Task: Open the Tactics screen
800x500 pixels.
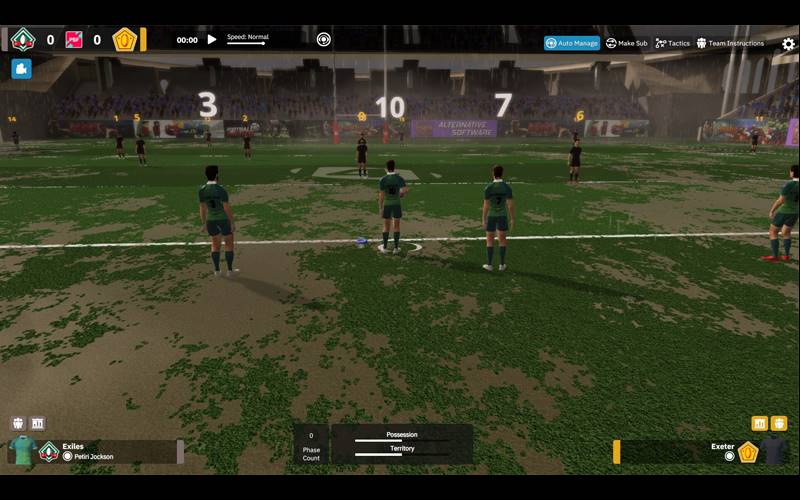Action: click(x=673, y=43)
